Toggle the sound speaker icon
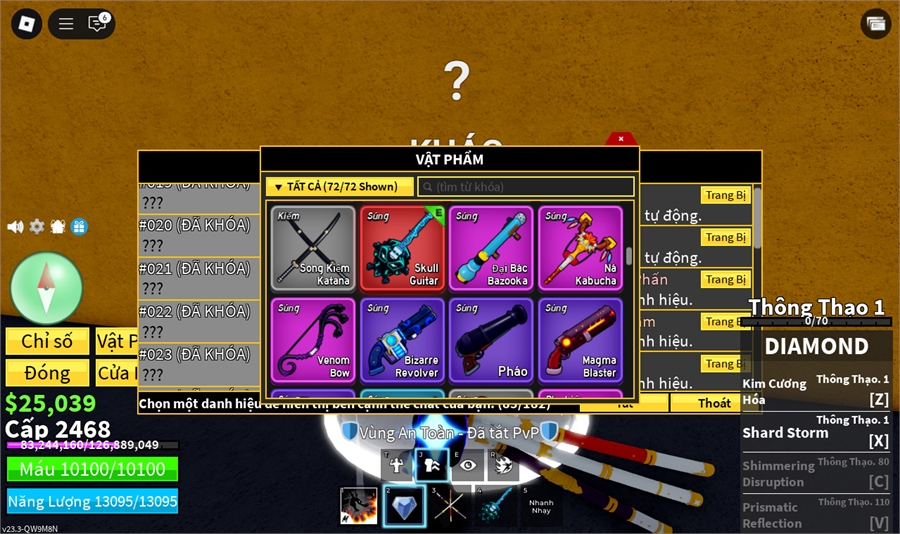The image size is (900, 534). point(15,227)
